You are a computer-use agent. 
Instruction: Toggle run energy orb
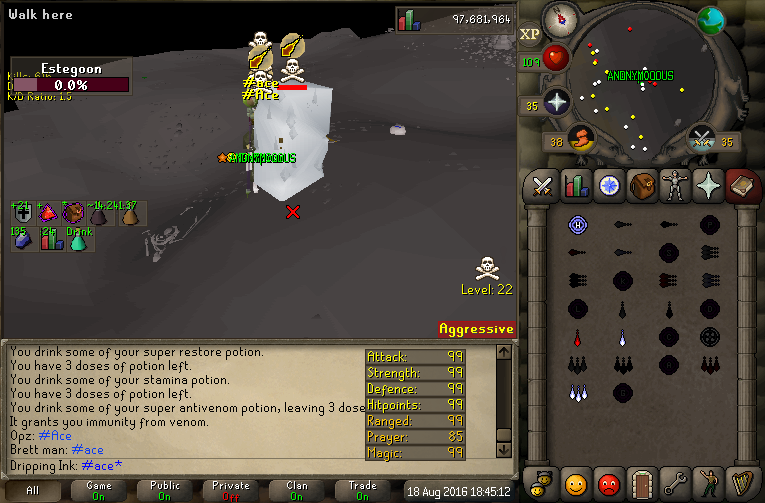[x=580, y=137]
